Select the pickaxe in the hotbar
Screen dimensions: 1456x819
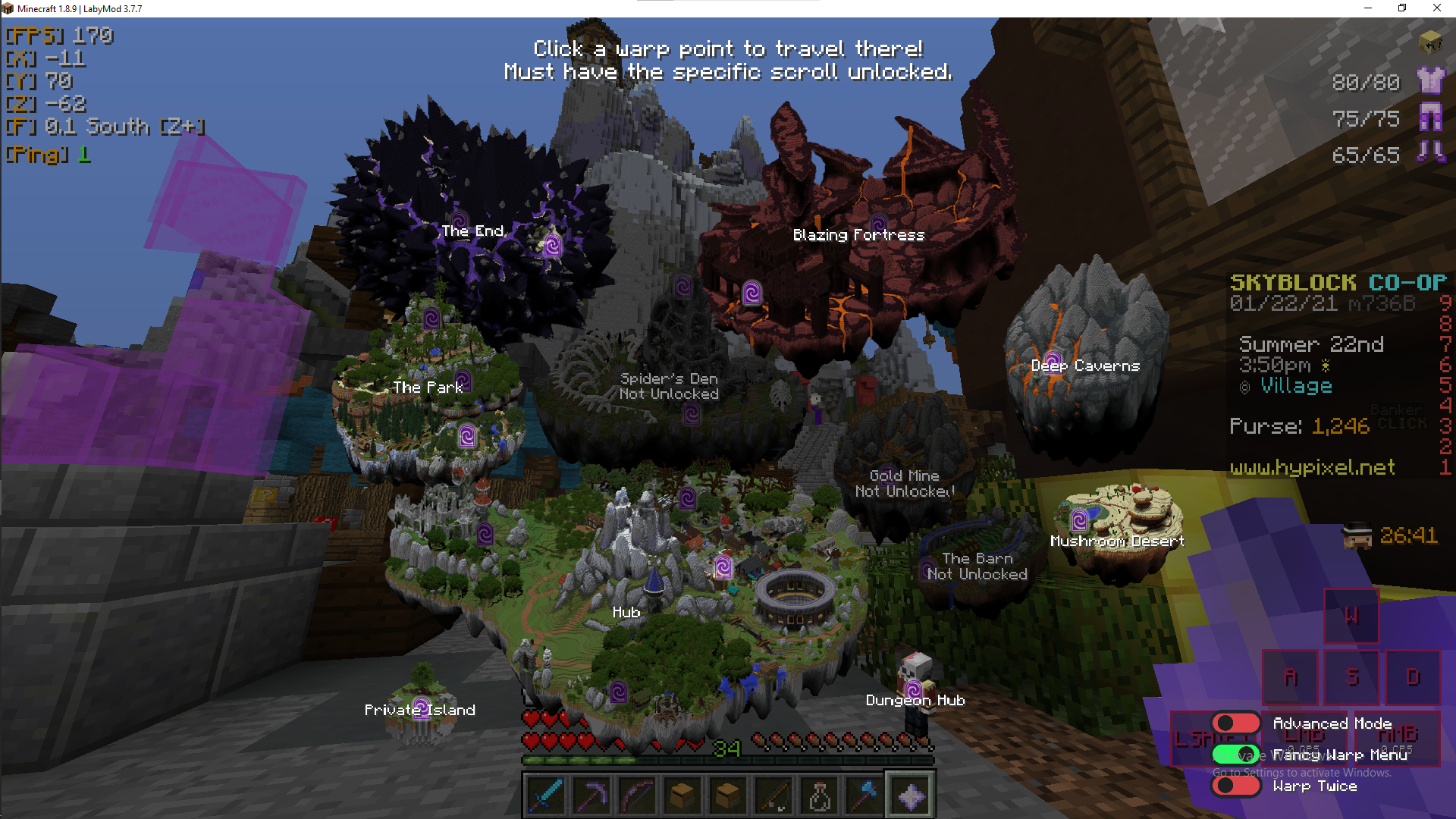pos(591,793)
